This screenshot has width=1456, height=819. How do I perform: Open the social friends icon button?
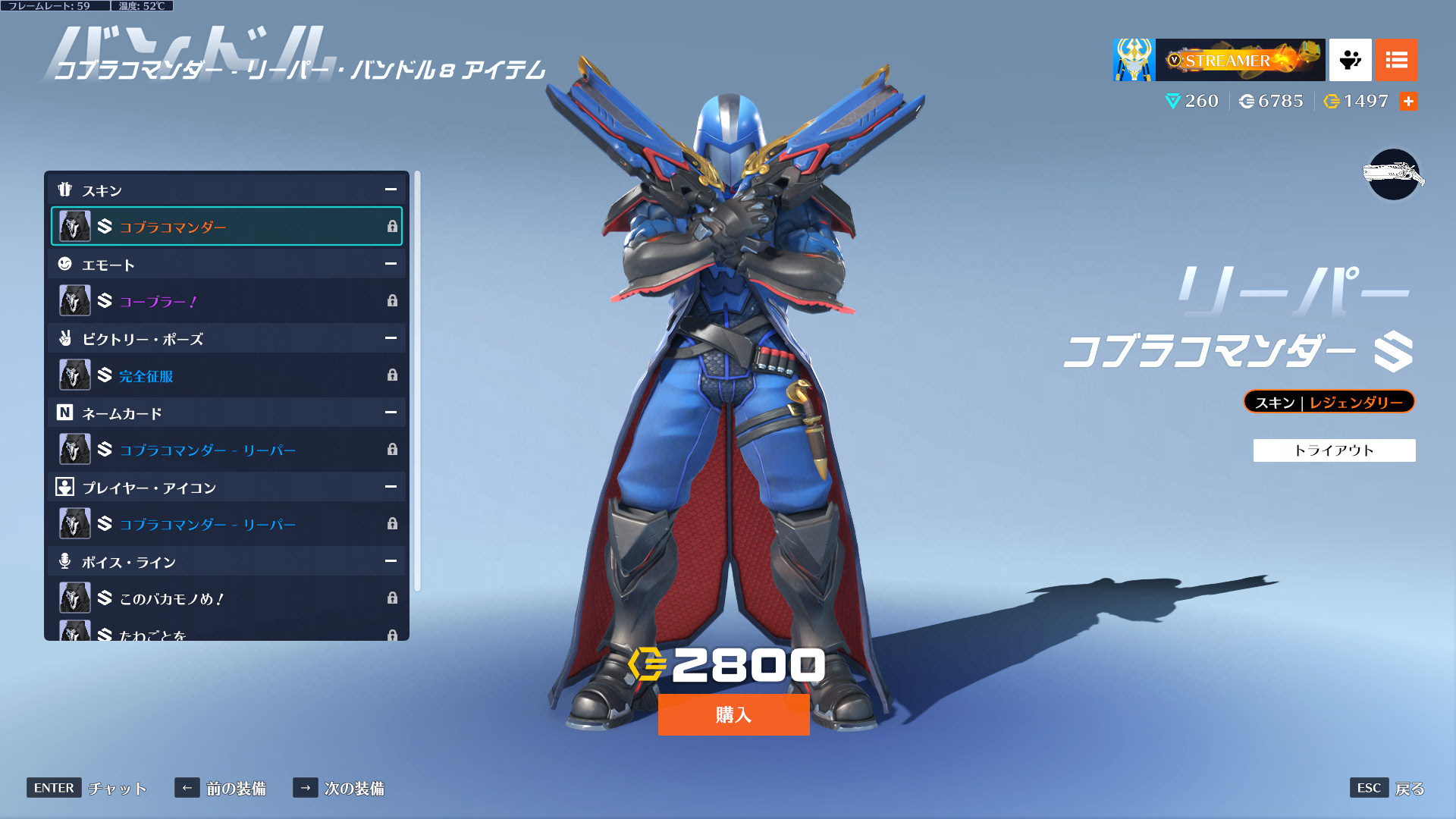tap(1350, 60)
